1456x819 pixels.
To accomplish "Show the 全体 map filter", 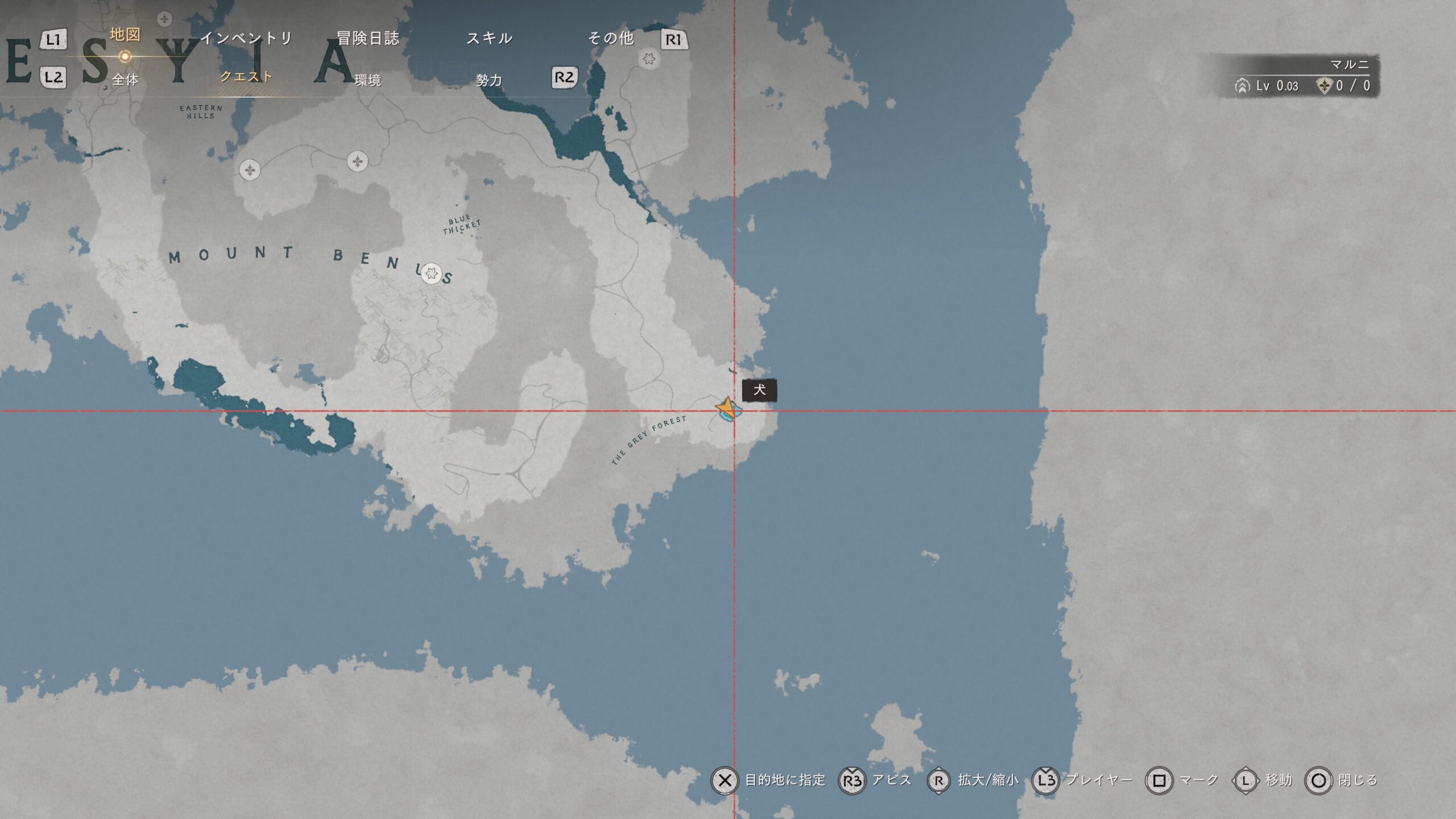I will pos(125,80).
